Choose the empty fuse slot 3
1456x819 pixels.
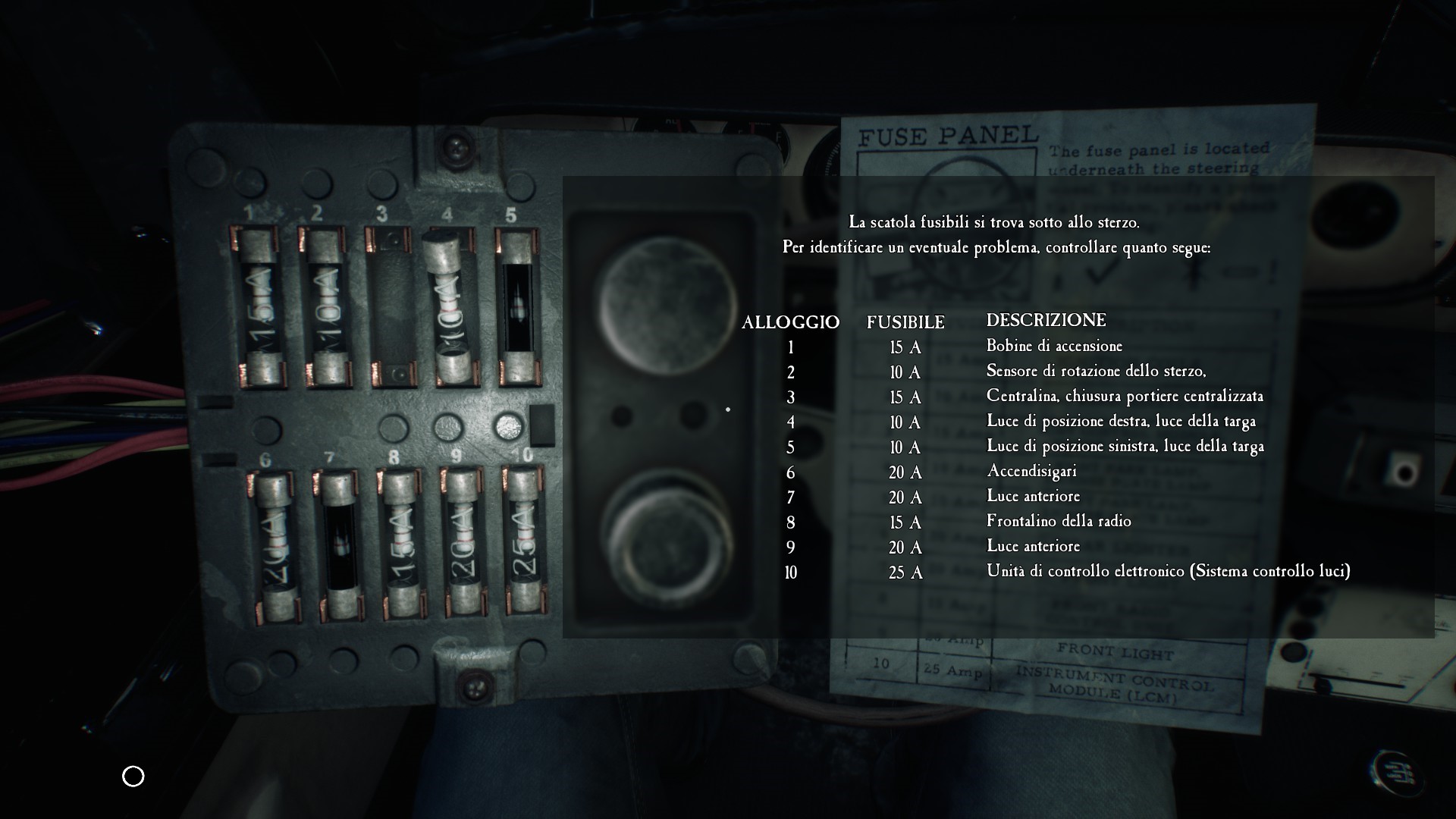(x=392, y=307)
